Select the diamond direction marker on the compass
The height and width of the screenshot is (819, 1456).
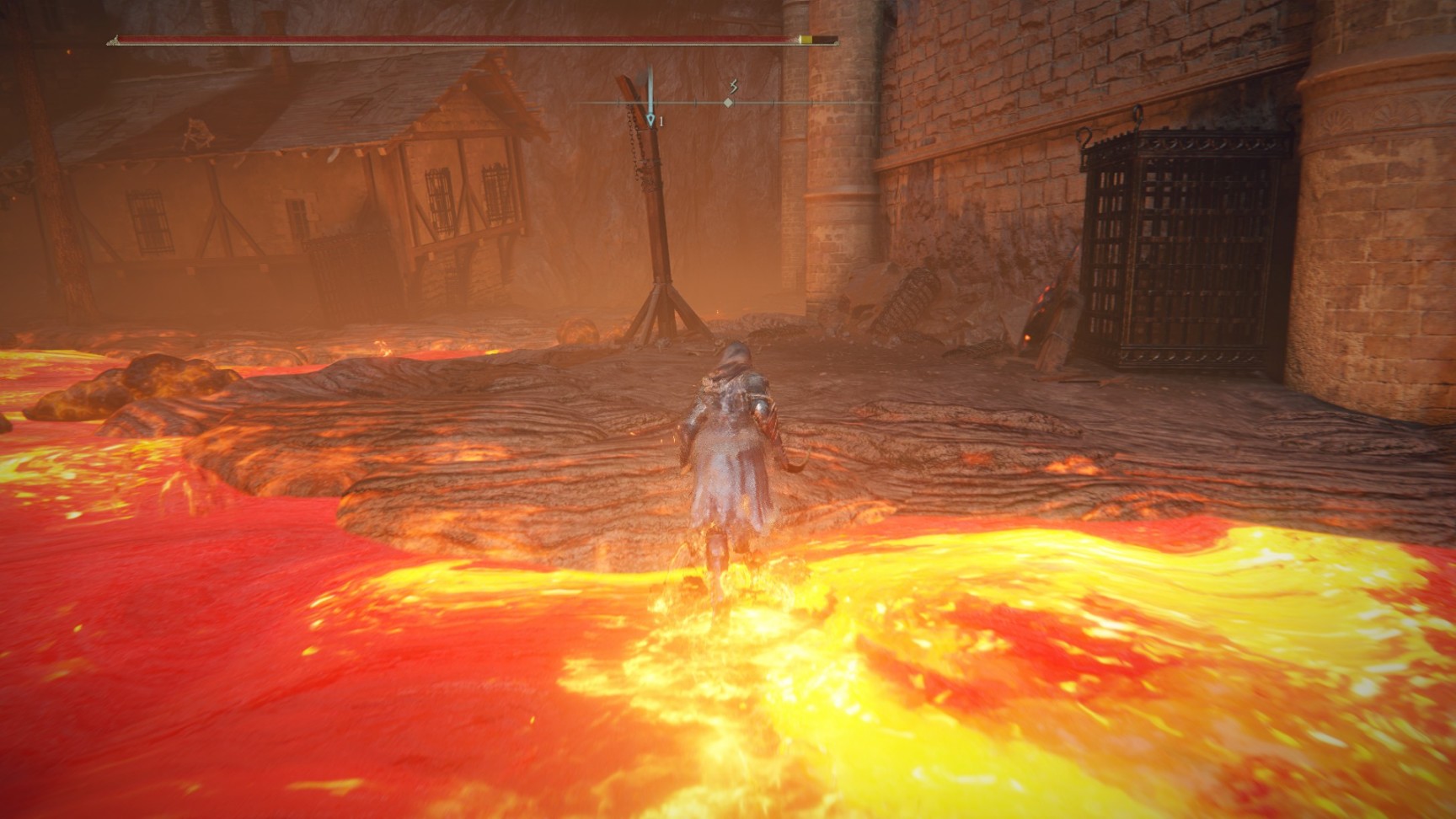click(x=728, y=103)
